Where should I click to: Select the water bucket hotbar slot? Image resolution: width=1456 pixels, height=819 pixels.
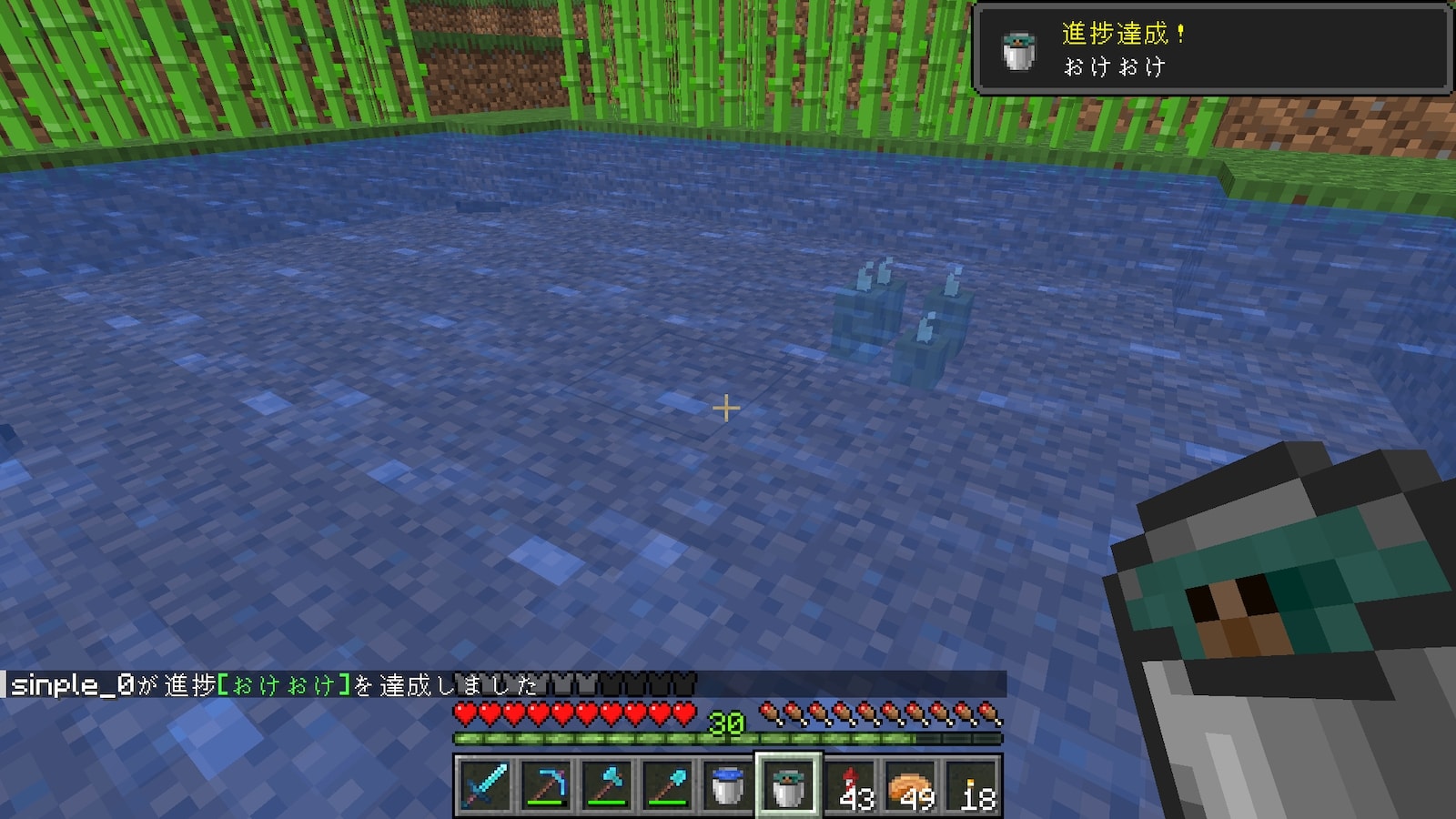727,786
